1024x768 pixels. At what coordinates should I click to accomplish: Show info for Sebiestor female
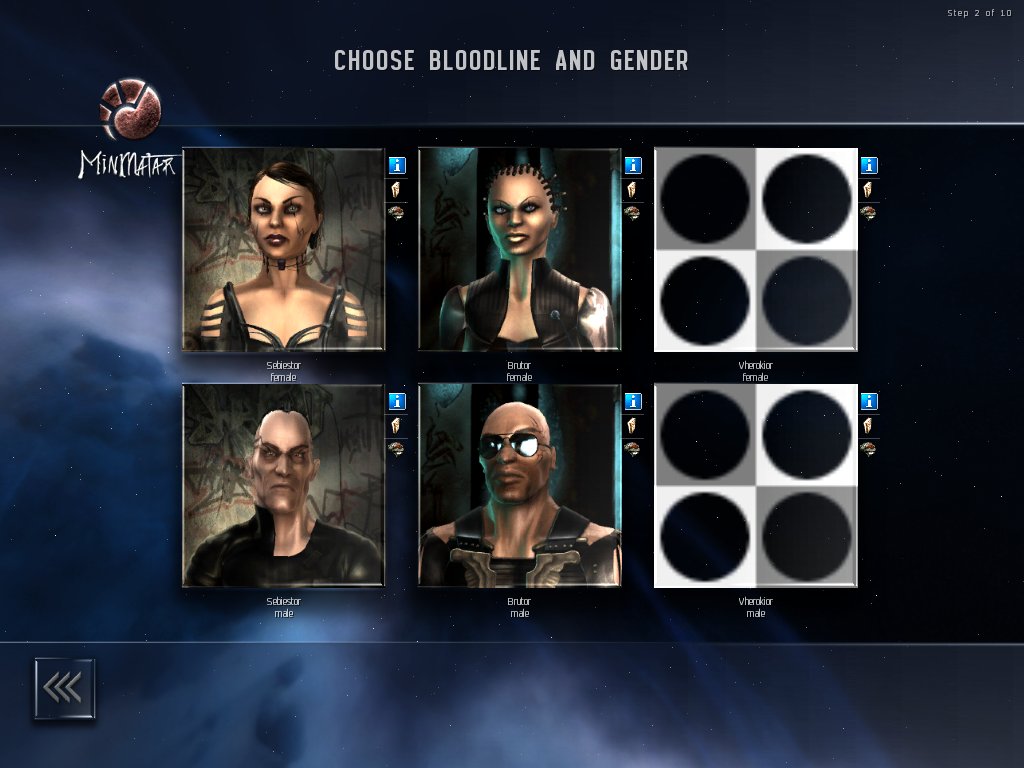397,165
